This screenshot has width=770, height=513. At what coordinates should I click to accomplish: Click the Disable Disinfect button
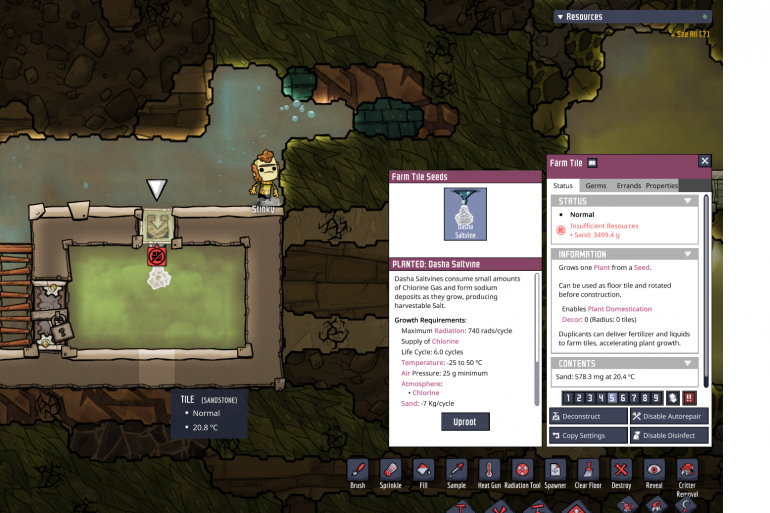pyautogui.click(x=669, y=436)
